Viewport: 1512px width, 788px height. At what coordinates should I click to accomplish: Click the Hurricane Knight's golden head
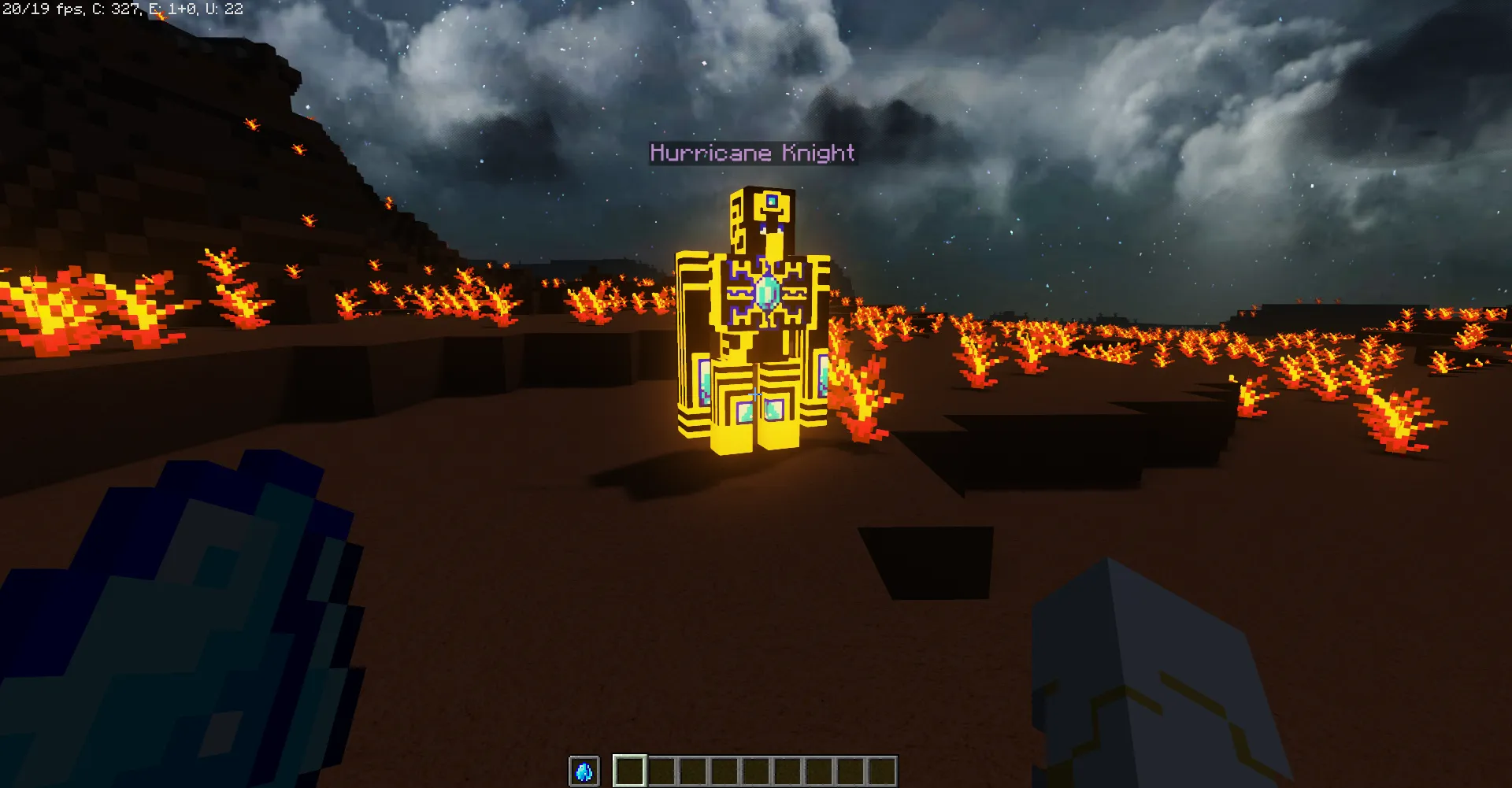click(x=762, y=216)
